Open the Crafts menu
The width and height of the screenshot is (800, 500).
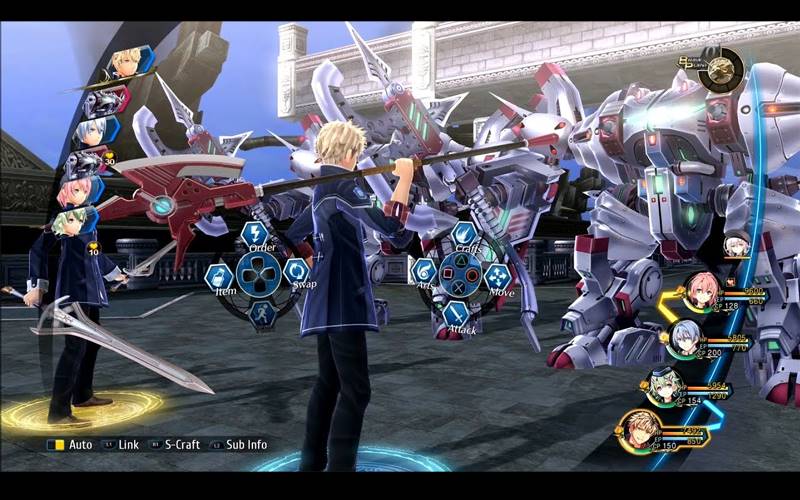(464, 237)
